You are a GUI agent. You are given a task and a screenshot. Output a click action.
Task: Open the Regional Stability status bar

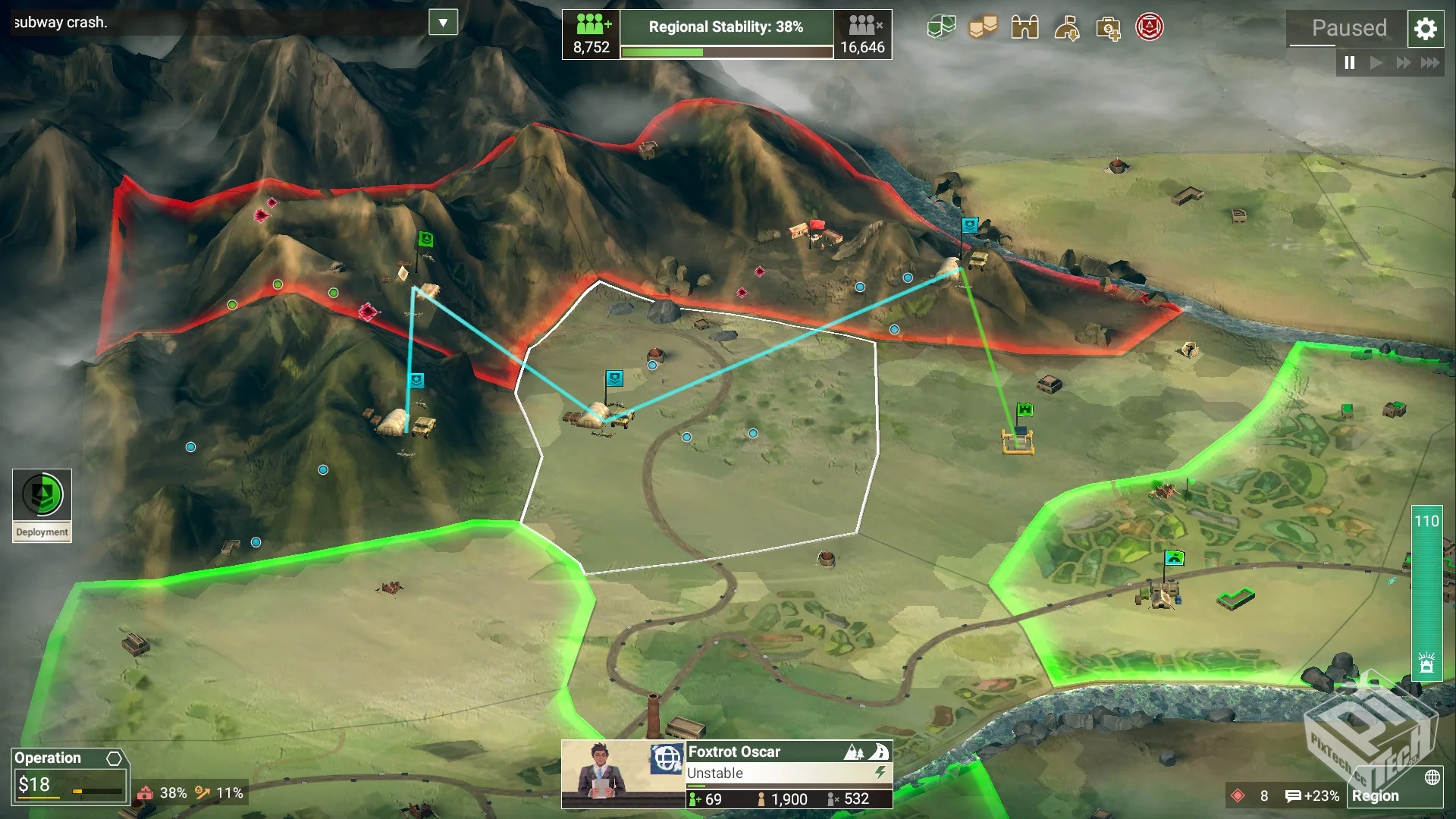pos(726,34)
